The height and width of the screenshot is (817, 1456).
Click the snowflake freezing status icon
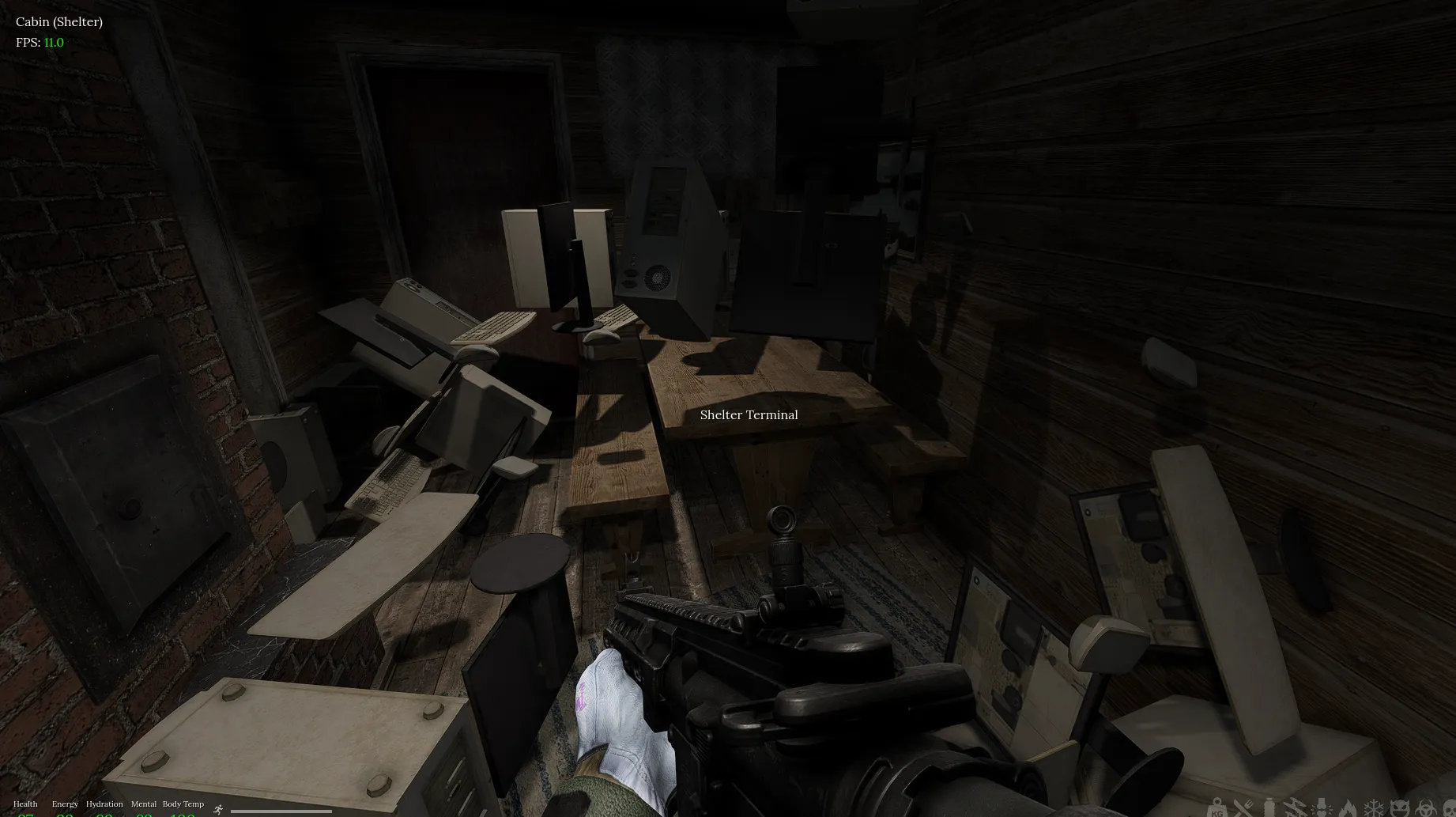pos(1374,808)
